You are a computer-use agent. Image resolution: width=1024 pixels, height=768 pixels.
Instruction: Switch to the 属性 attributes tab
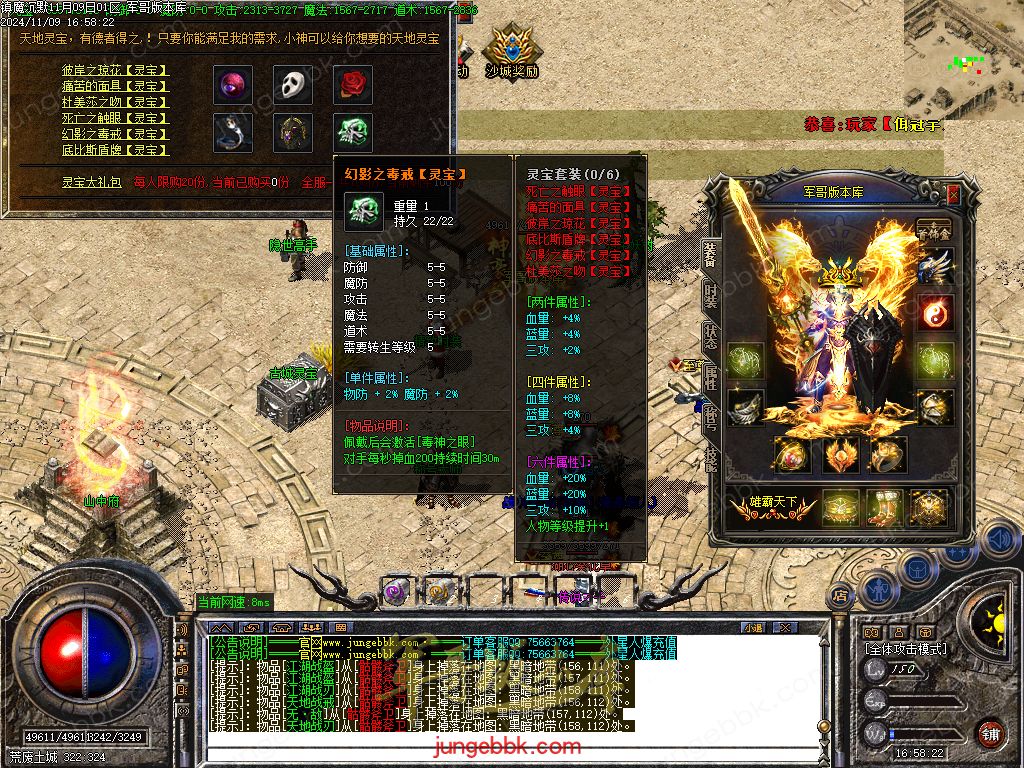point(711,377)
